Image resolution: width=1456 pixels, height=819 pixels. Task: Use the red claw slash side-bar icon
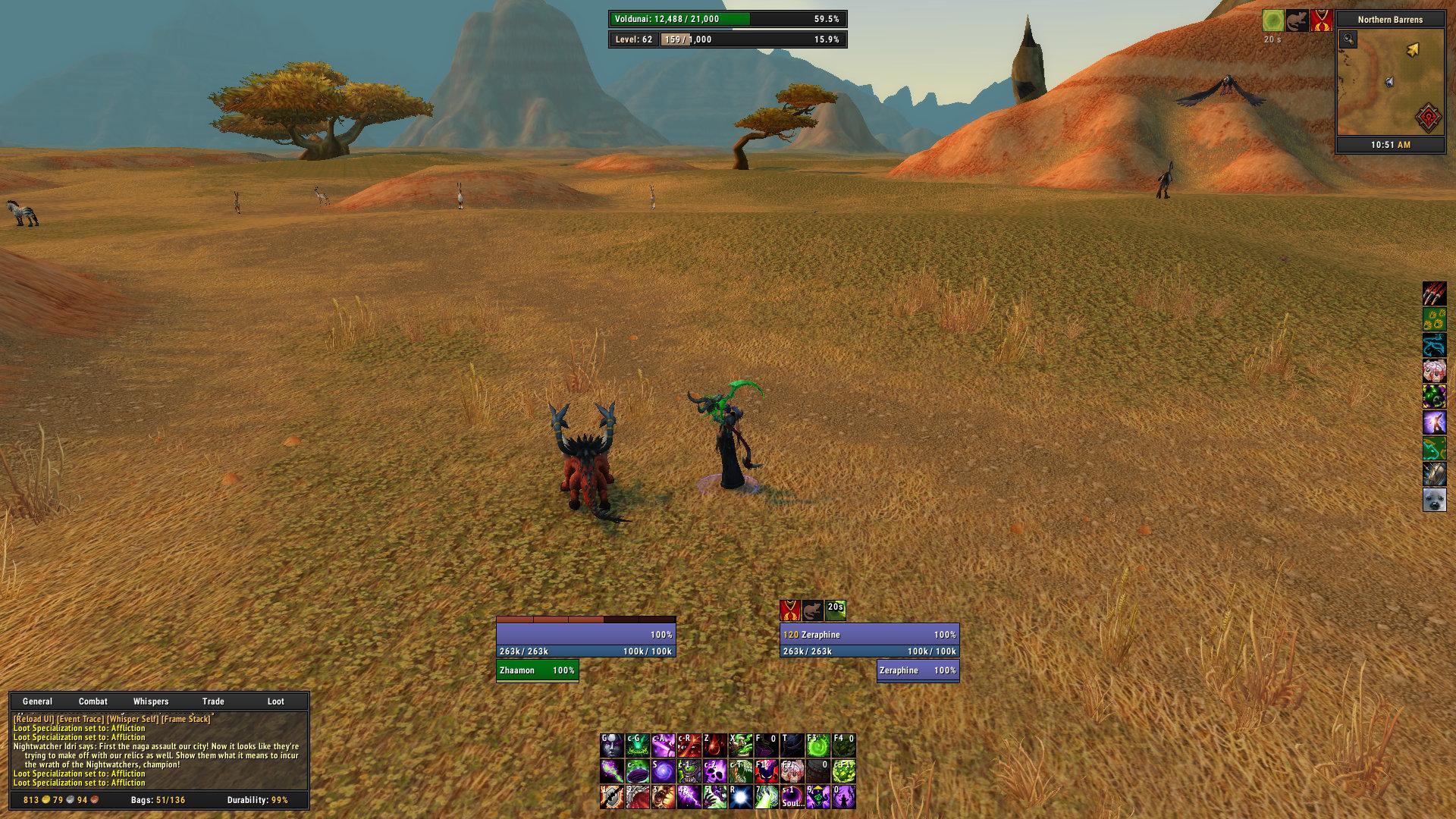coord(1434,293)
